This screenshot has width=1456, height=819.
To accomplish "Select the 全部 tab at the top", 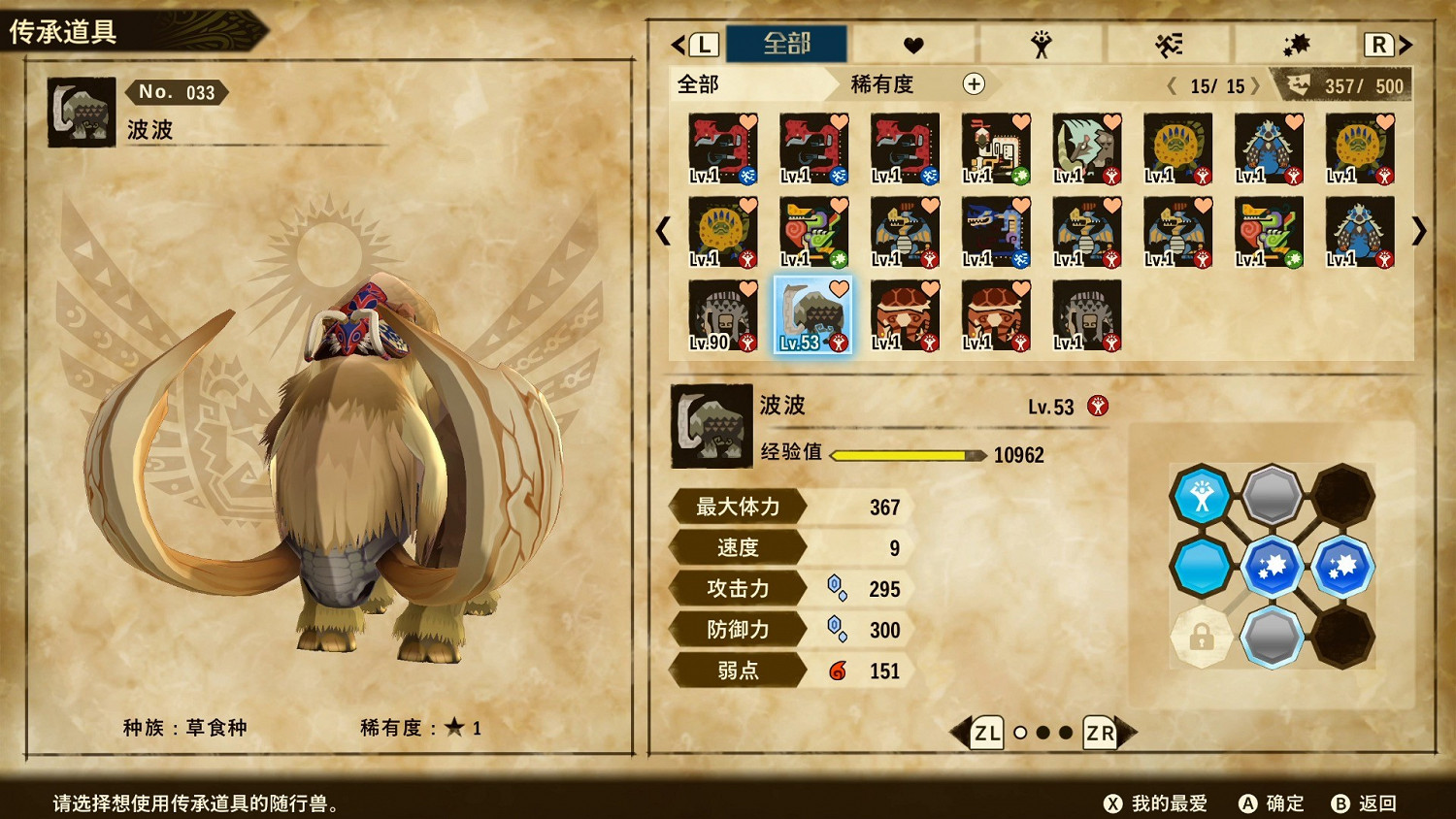I will pos(788,44).
